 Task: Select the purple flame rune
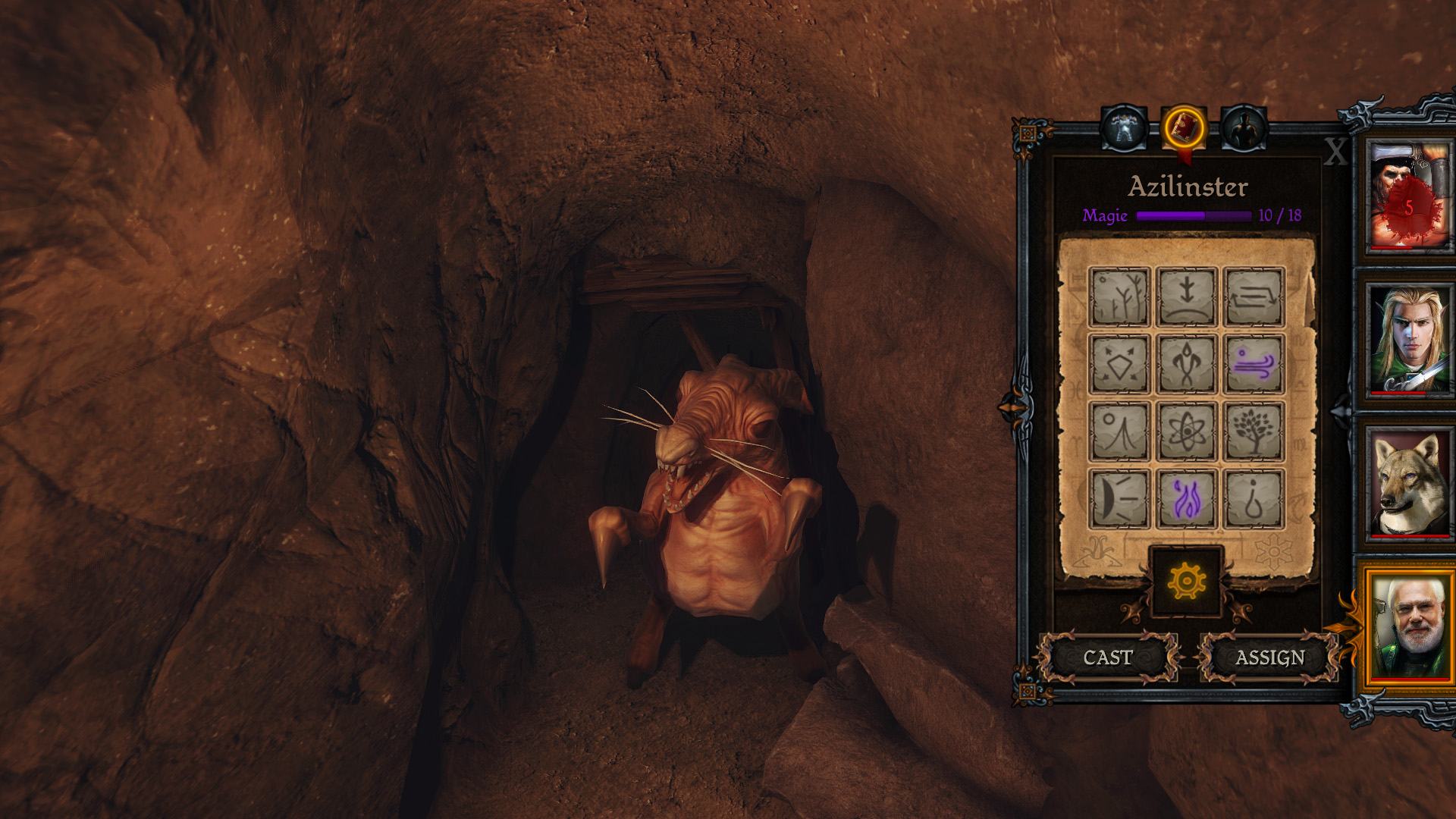(1187, 499)
